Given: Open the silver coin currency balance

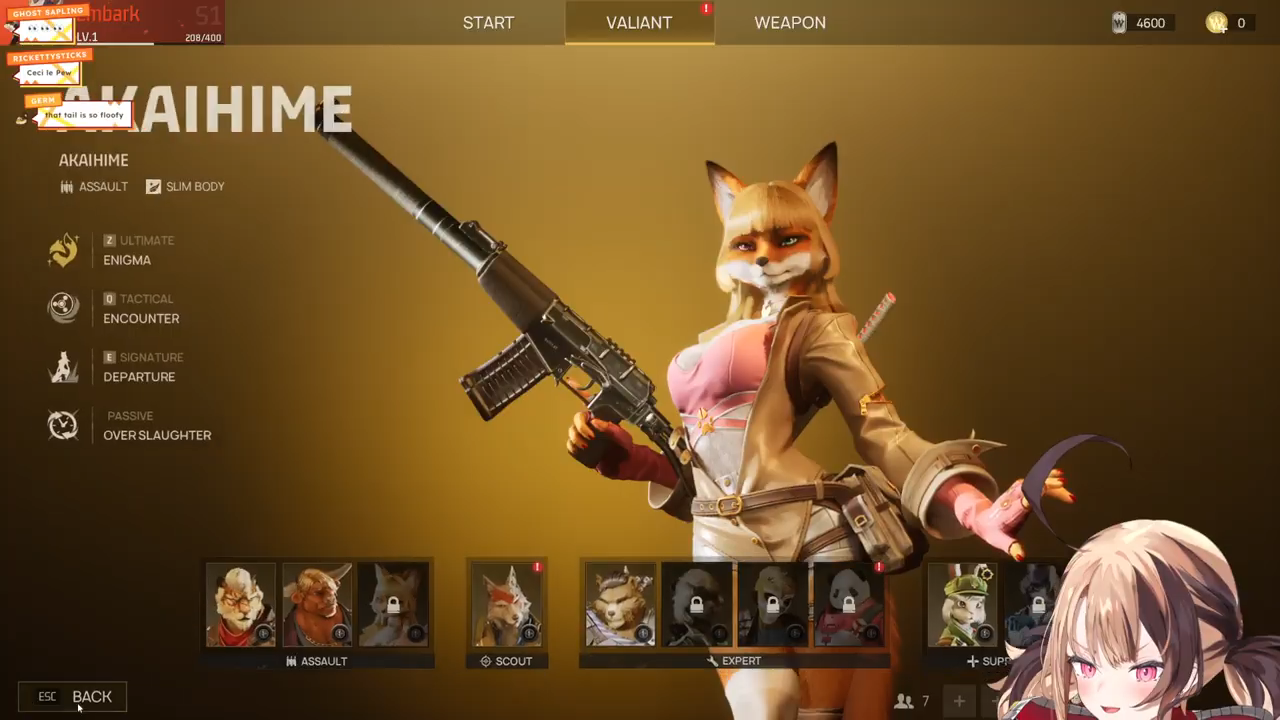Looking at the screenshot, I should point(1139,23).
